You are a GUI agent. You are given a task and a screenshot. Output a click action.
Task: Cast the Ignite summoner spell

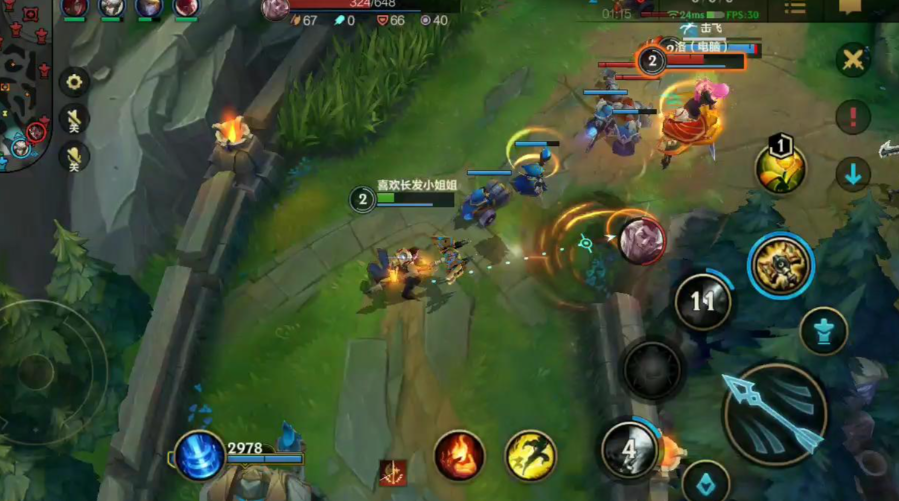[x=459, y=455]
